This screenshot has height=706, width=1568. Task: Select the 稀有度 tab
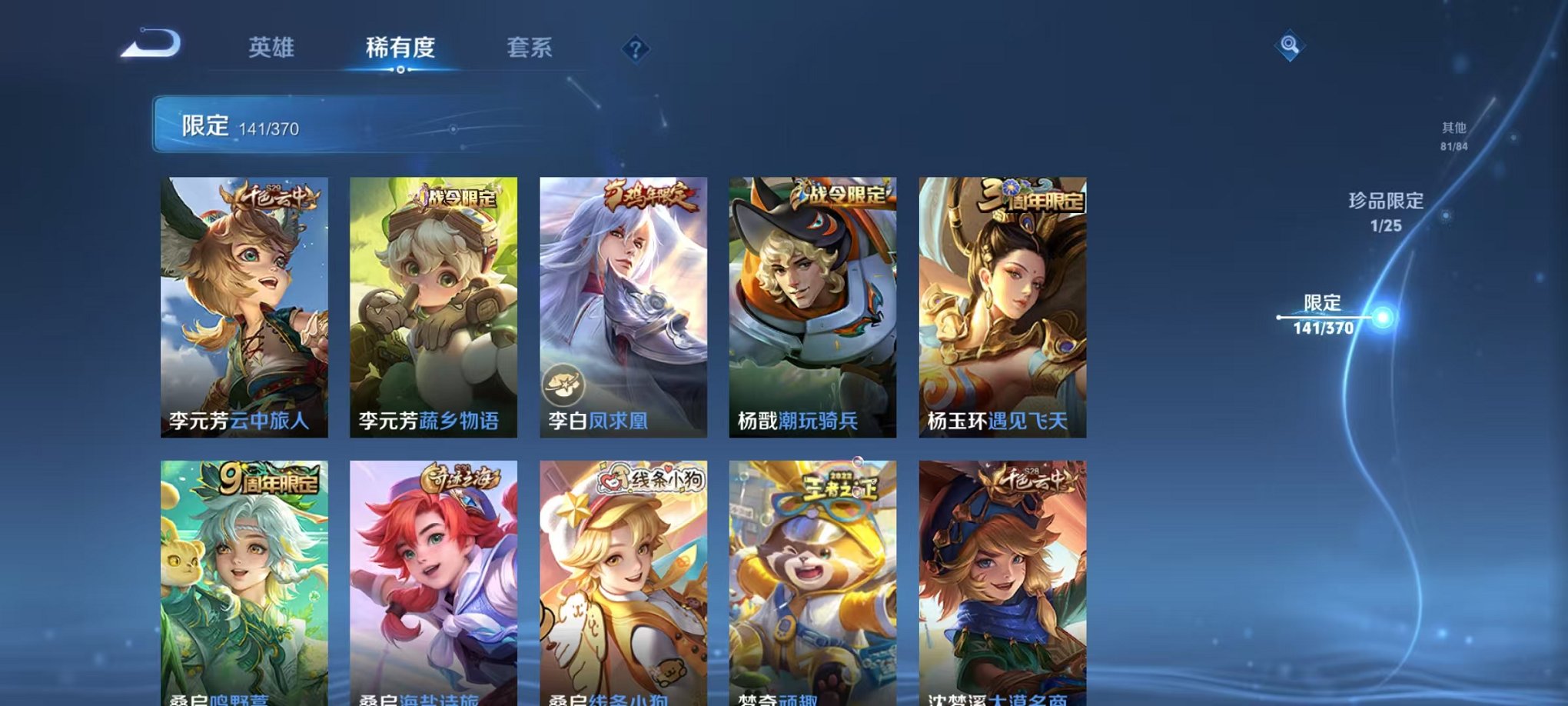400,48
